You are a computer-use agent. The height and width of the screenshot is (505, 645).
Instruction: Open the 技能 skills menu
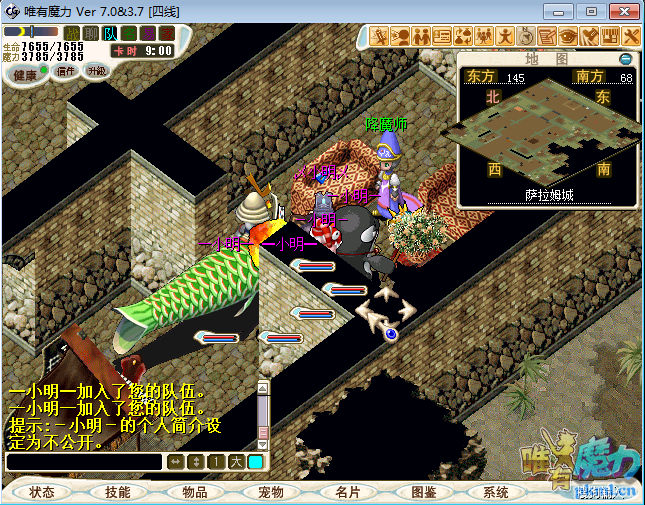click(118, 492)
